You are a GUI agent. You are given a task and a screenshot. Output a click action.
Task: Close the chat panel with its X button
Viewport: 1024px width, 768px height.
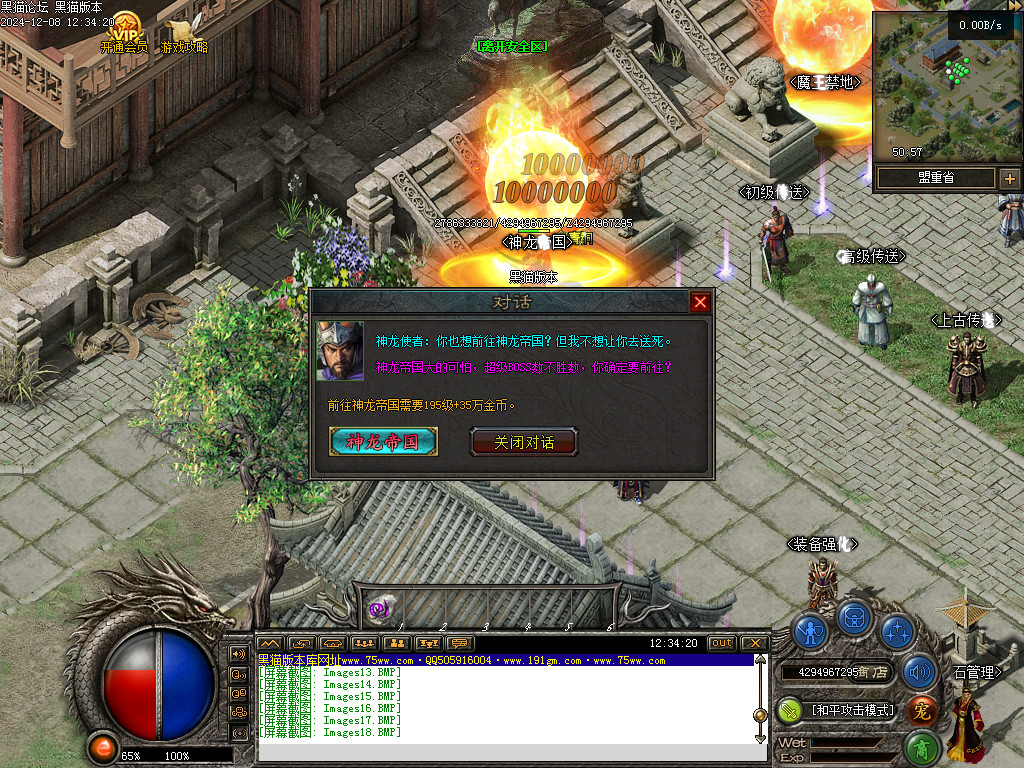coord(754,643)
